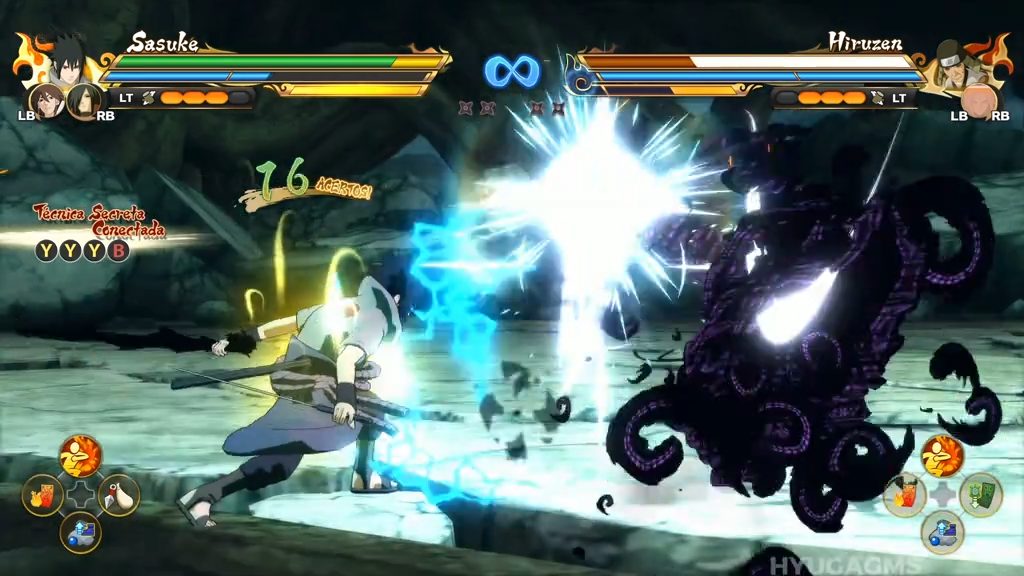Use Hiruzen's fire paper tag item
The image size is (1024, 576).
[904, 494]
